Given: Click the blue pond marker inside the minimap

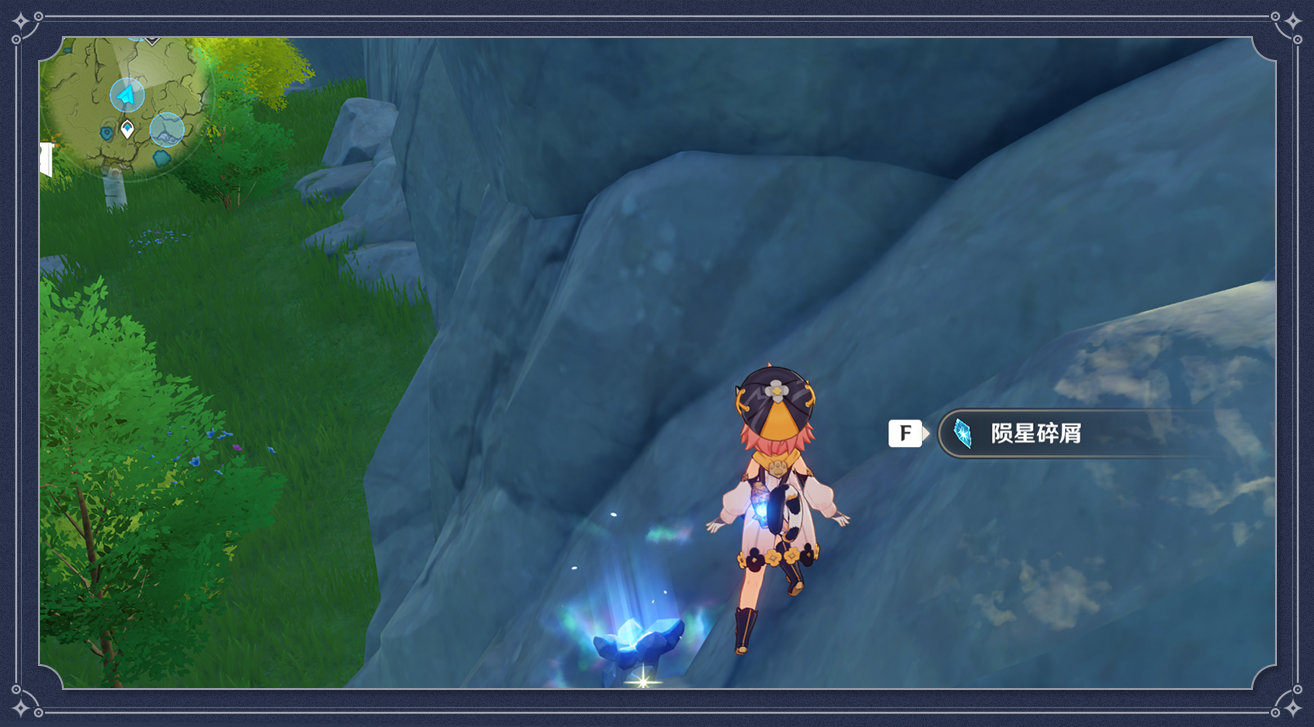Looking at the screenshot, I should pos(107,131).
